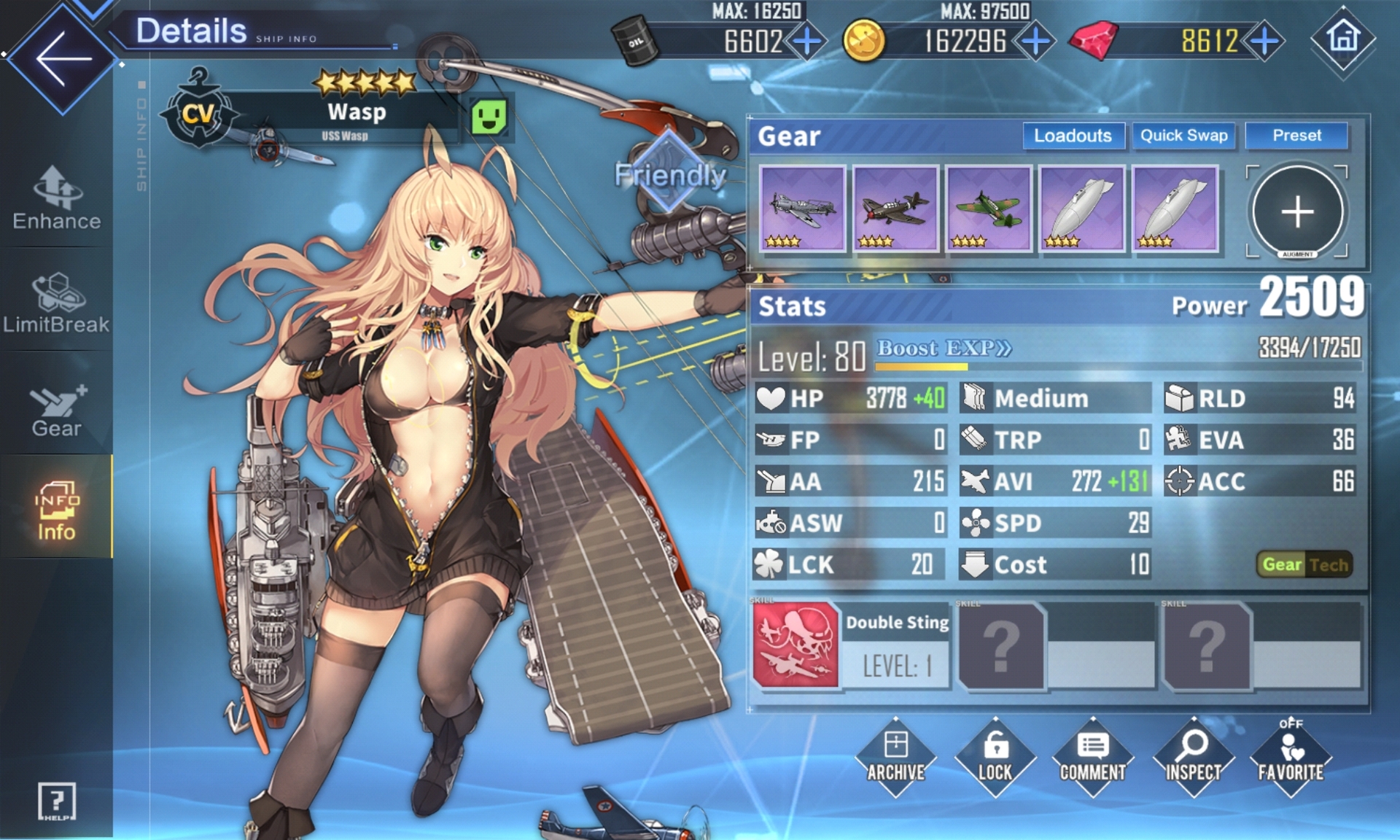The image size is (1400, 840).
Task: Open the Help question mark
Action: [x=57, y=801]
